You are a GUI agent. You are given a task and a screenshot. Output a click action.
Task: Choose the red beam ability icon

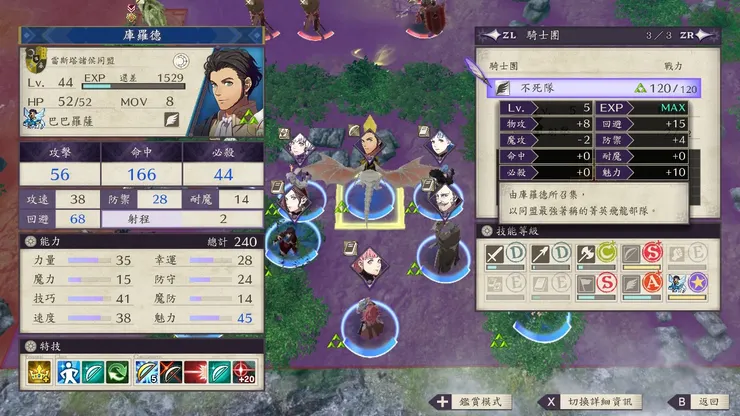pyautogui.click(x=197, y=372)
